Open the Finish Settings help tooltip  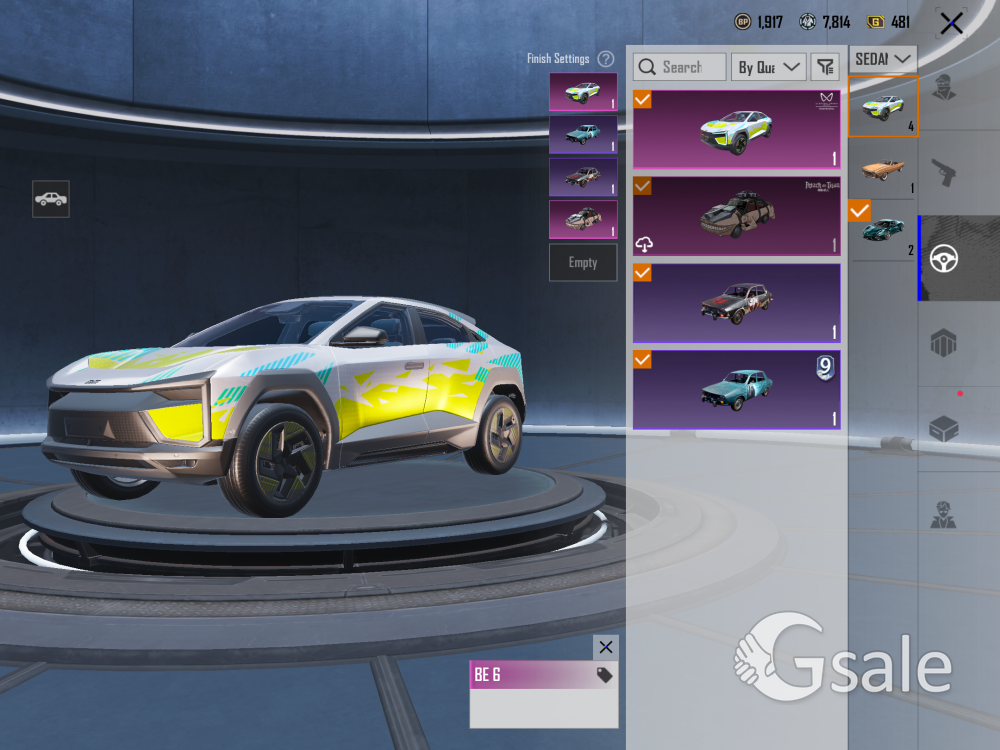point(605,59)
